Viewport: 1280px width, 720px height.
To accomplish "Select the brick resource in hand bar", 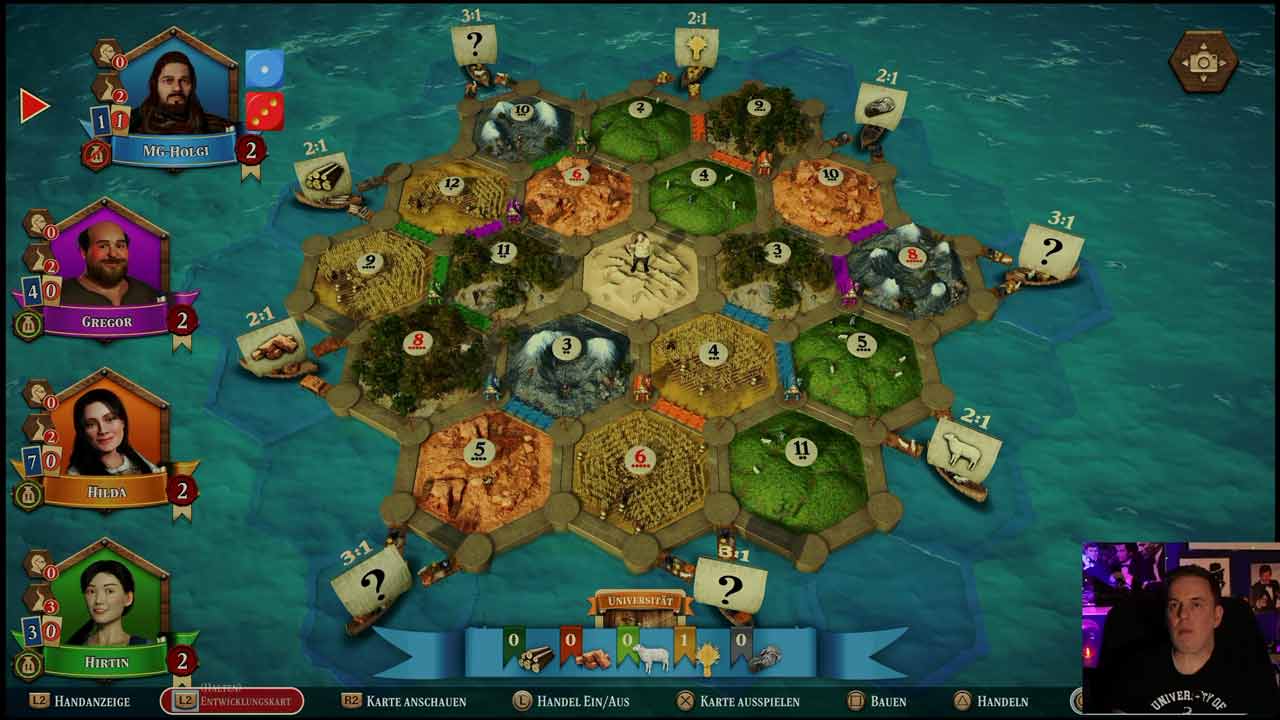I will tap(592, 658).
